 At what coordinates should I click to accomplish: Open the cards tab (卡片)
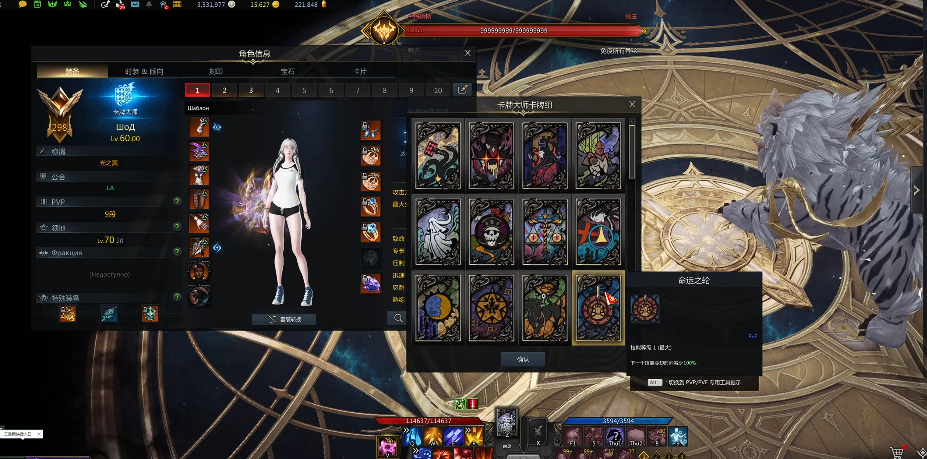[360, 72]
